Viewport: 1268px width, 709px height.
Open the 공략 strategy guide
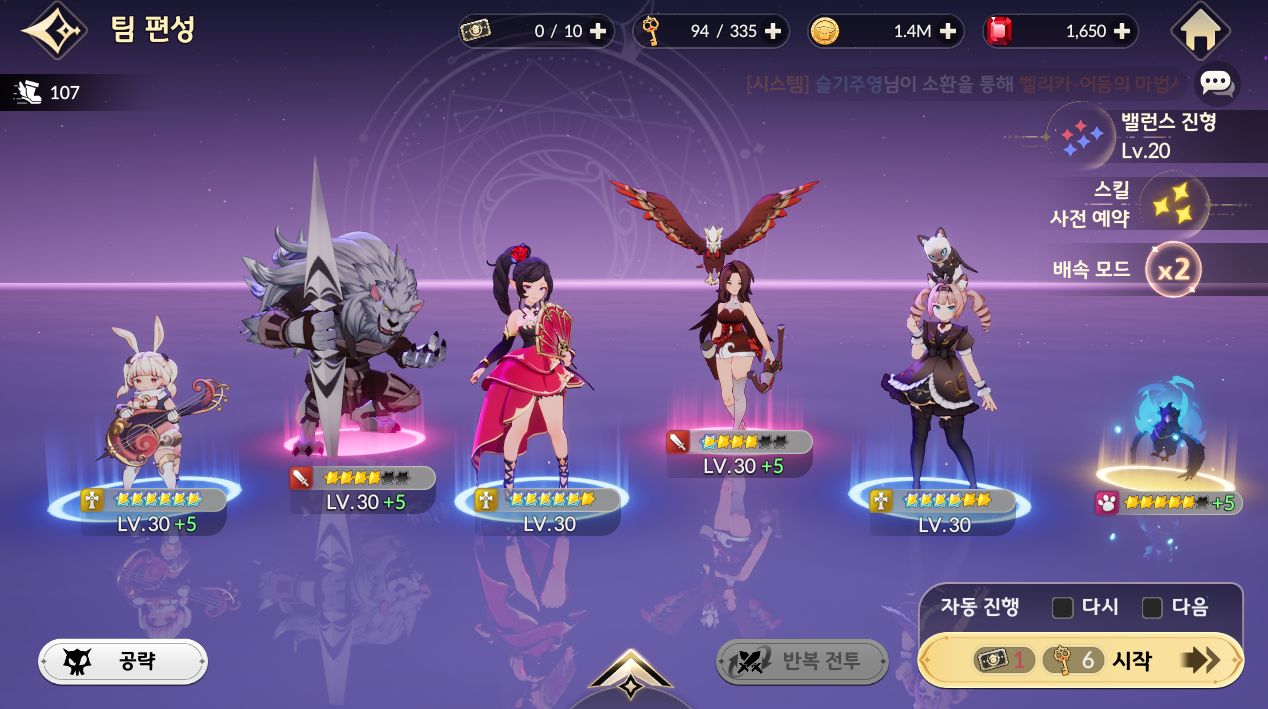123,661
